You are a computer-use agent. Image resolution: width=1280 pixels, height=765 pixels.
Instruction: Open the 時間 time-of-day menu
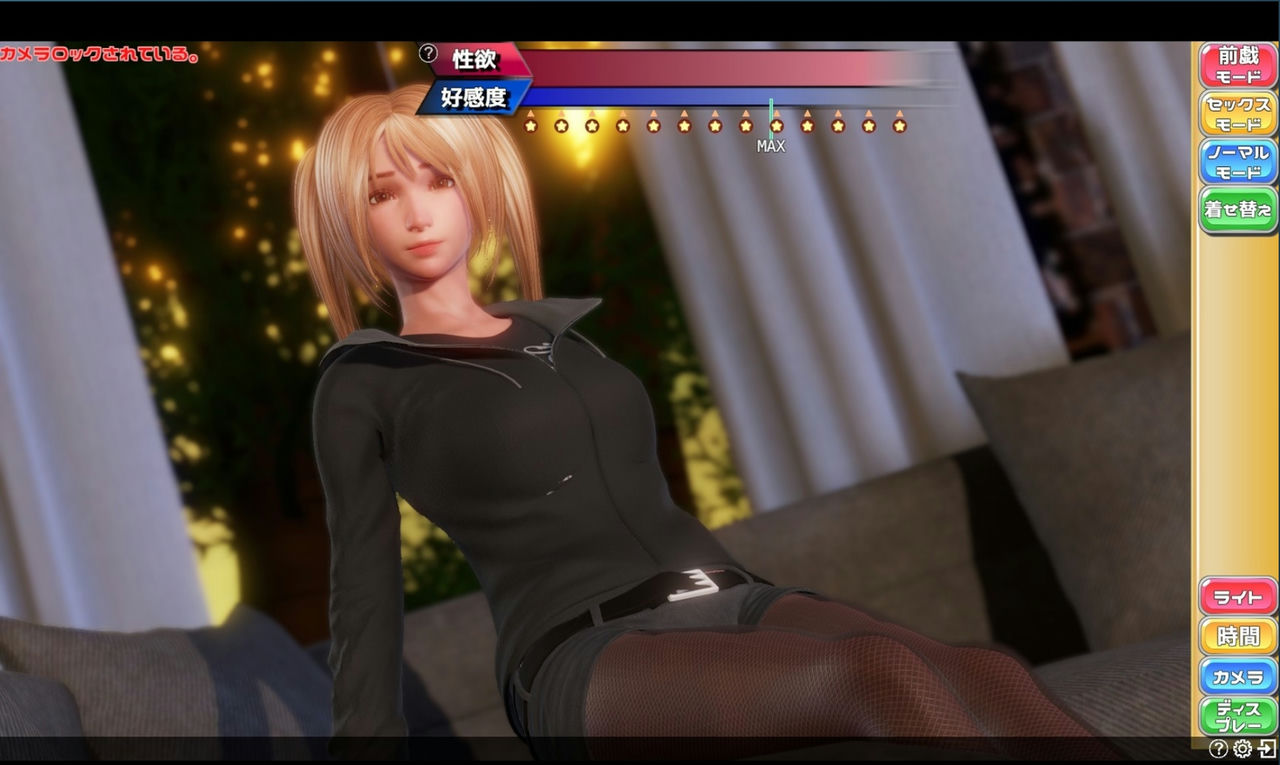(1237, 636)
